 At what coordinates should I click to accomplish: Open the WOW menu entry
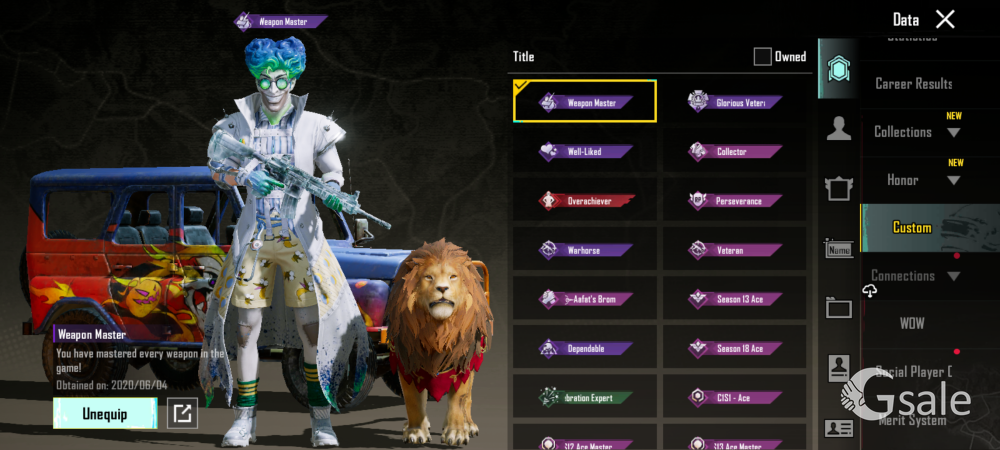coord(912,324)
